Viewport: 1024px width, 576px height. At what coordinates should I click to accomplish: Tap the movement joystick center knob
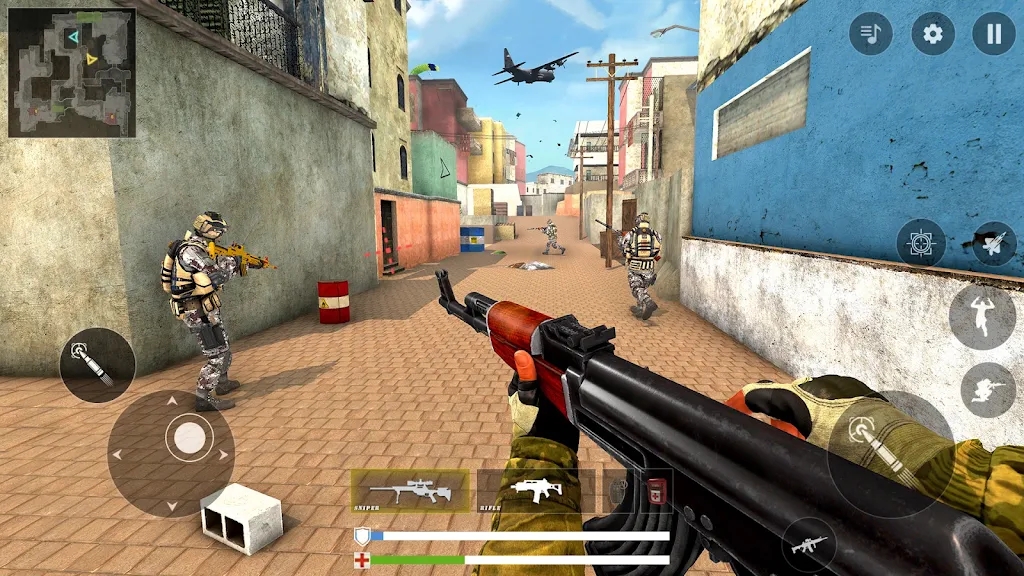click(189, 437)
